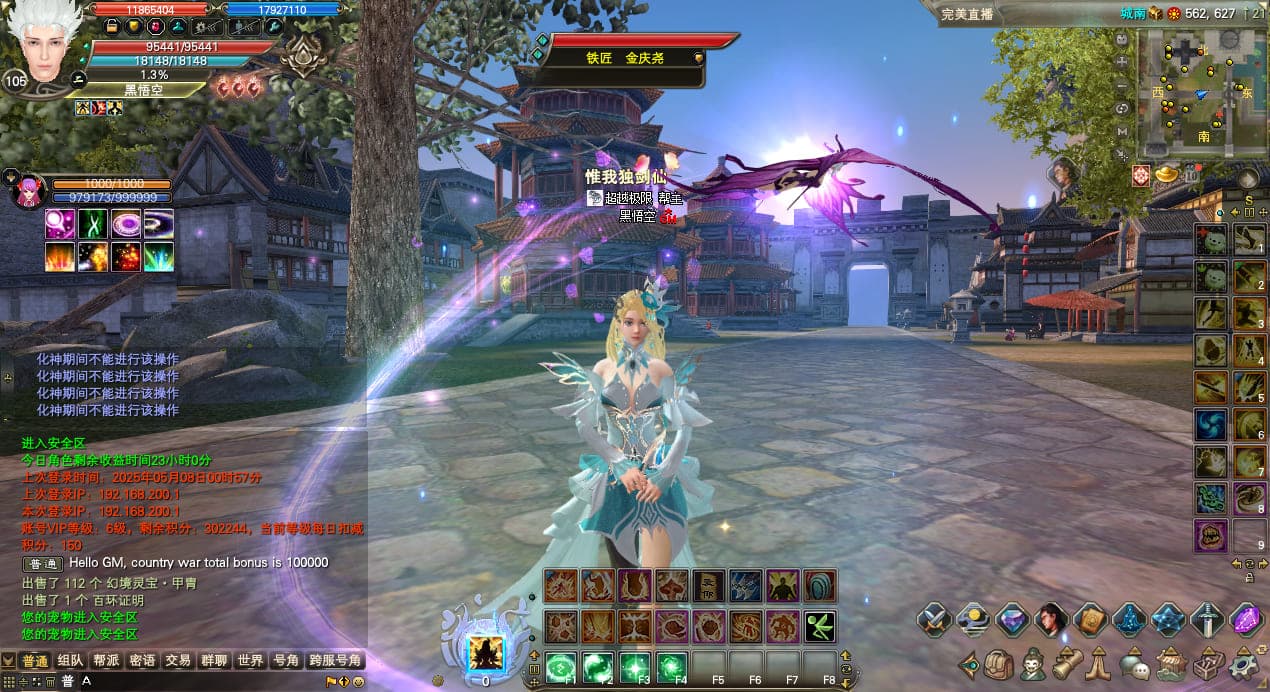Use the F4 green skill slot
The width and height of the screenshot is (1270, 692).
click(671, 667)
